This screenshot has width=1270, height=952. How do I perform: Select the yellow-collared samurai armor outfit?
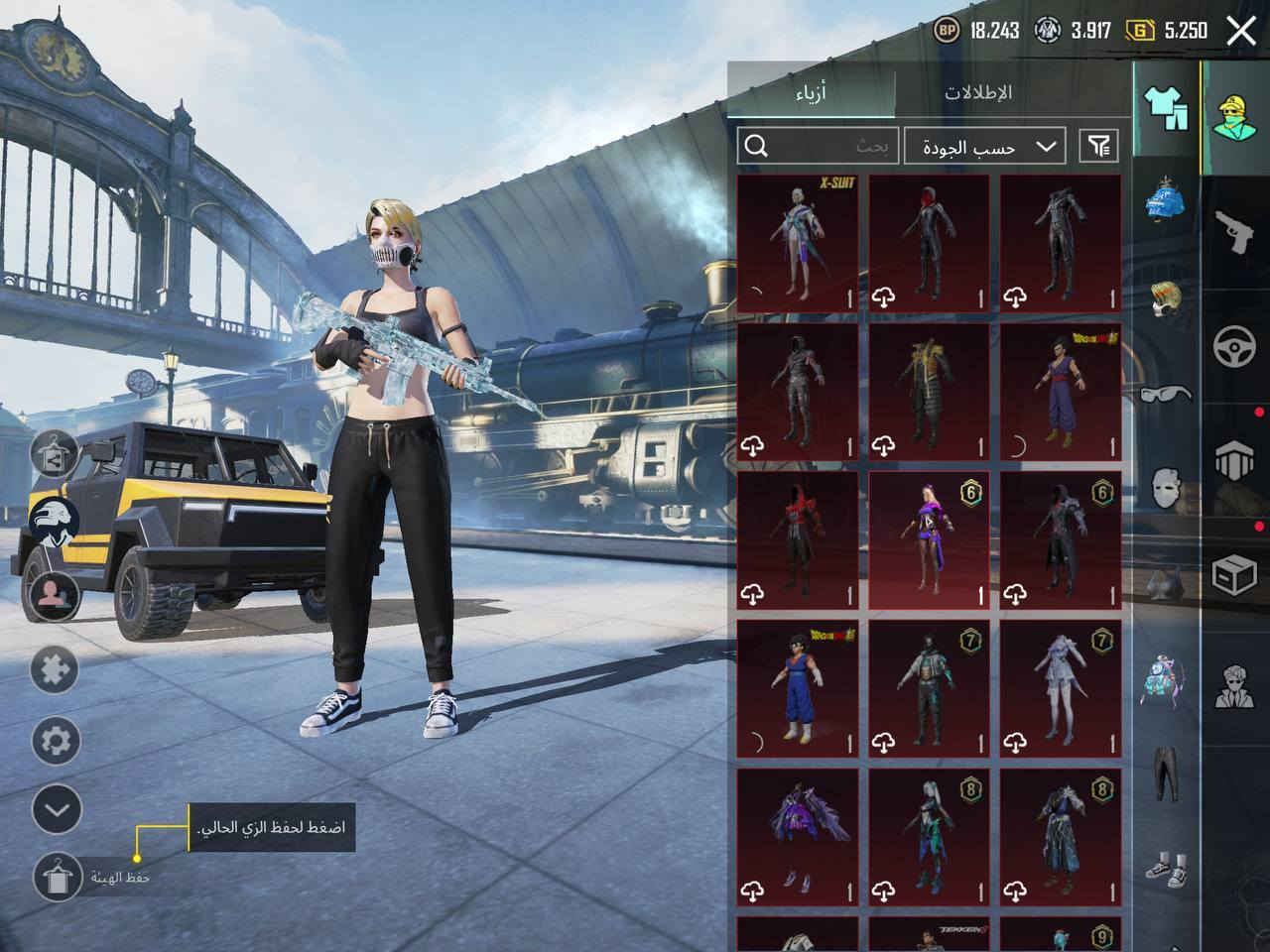click(x=929, y=392)
